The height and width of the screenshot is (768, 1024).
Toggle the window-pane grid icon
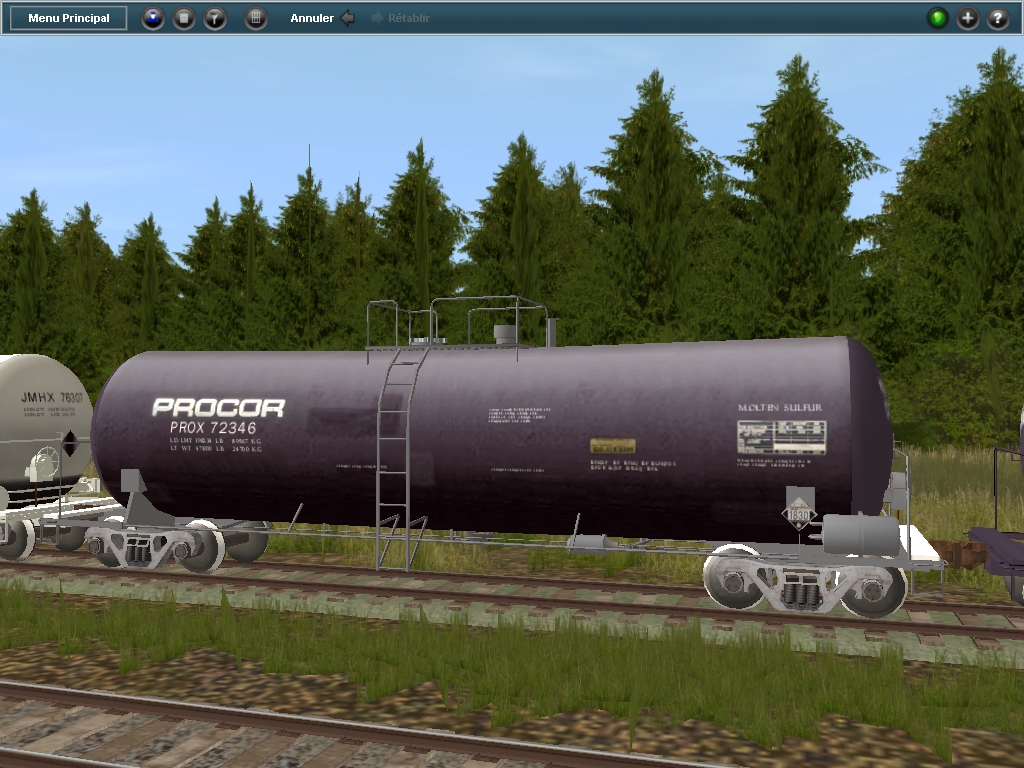click(x=256, y=18)
